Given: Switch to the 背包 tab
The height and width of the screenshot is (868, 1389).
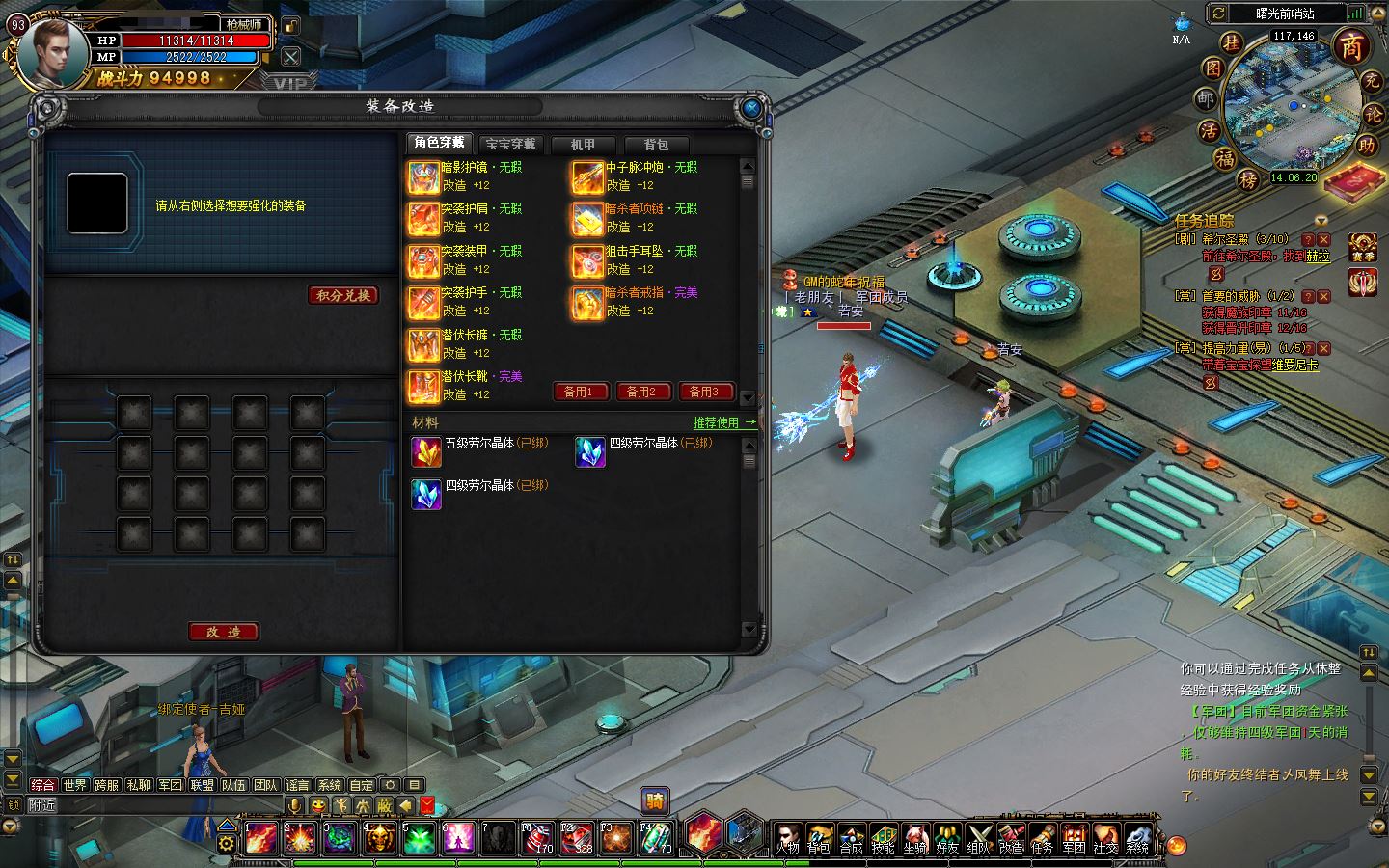Looking at the screenshot, I should (656, 145).
